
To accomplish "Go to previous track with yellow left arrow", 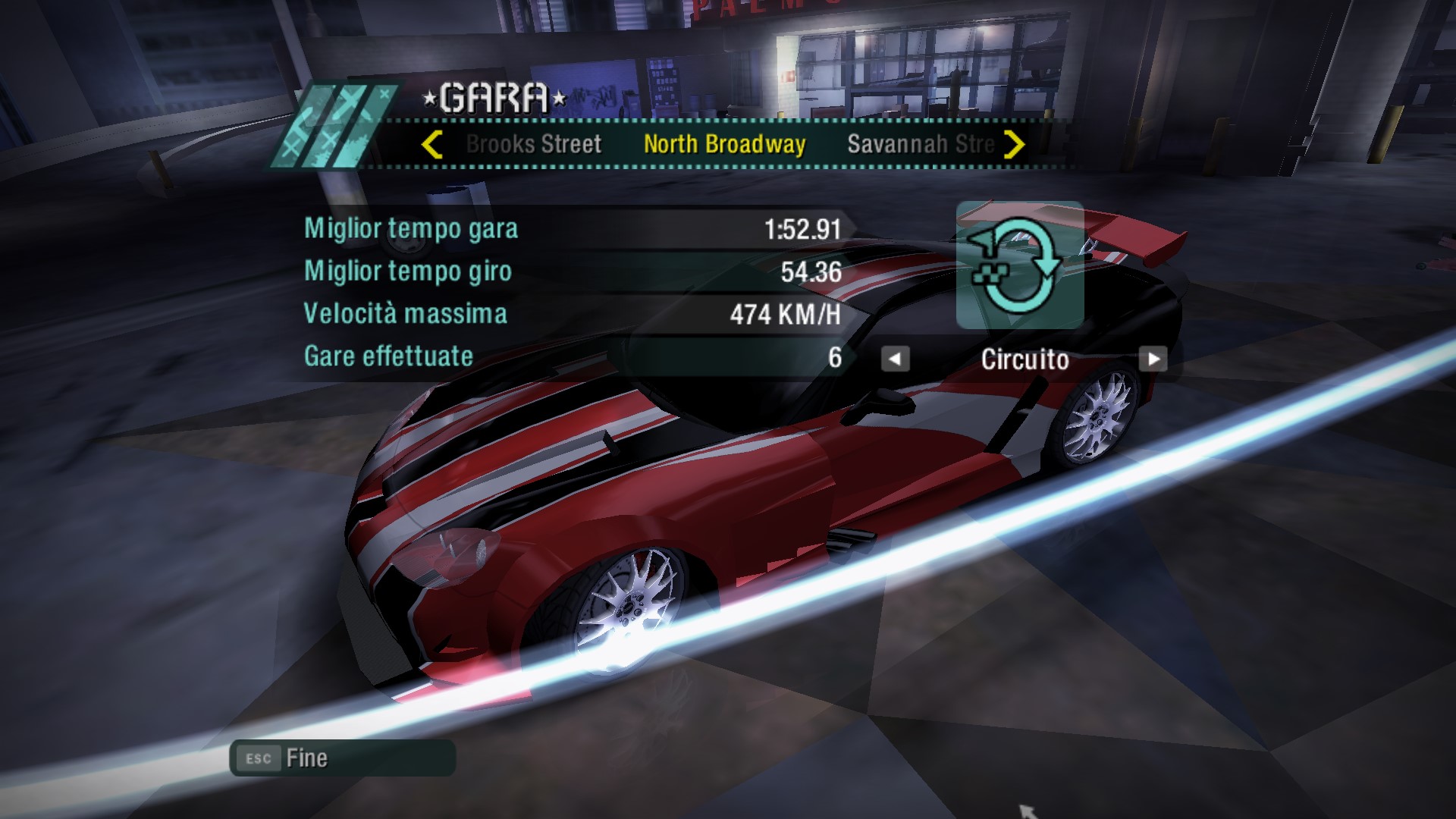I will [x=432, y=144].
